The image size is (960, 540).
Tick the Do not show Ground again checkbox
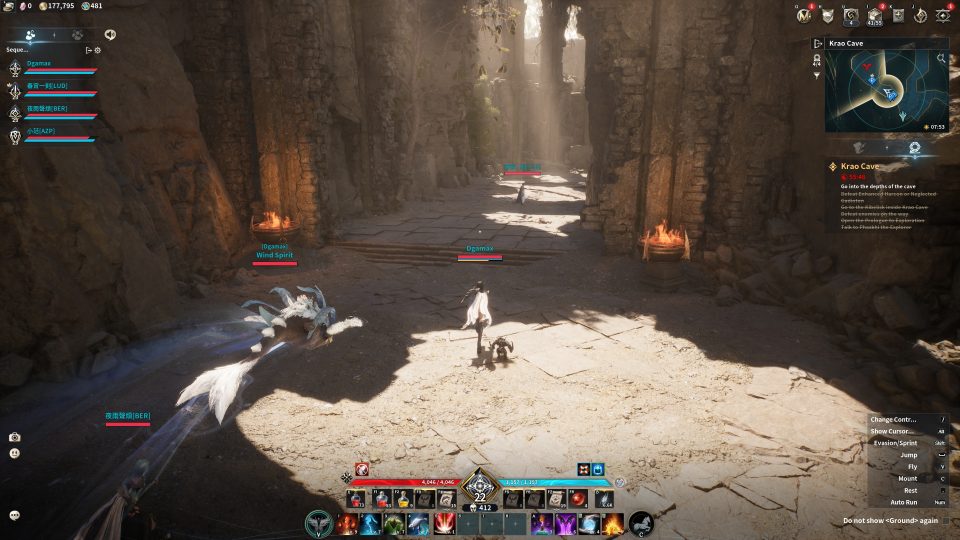point(945,520)
